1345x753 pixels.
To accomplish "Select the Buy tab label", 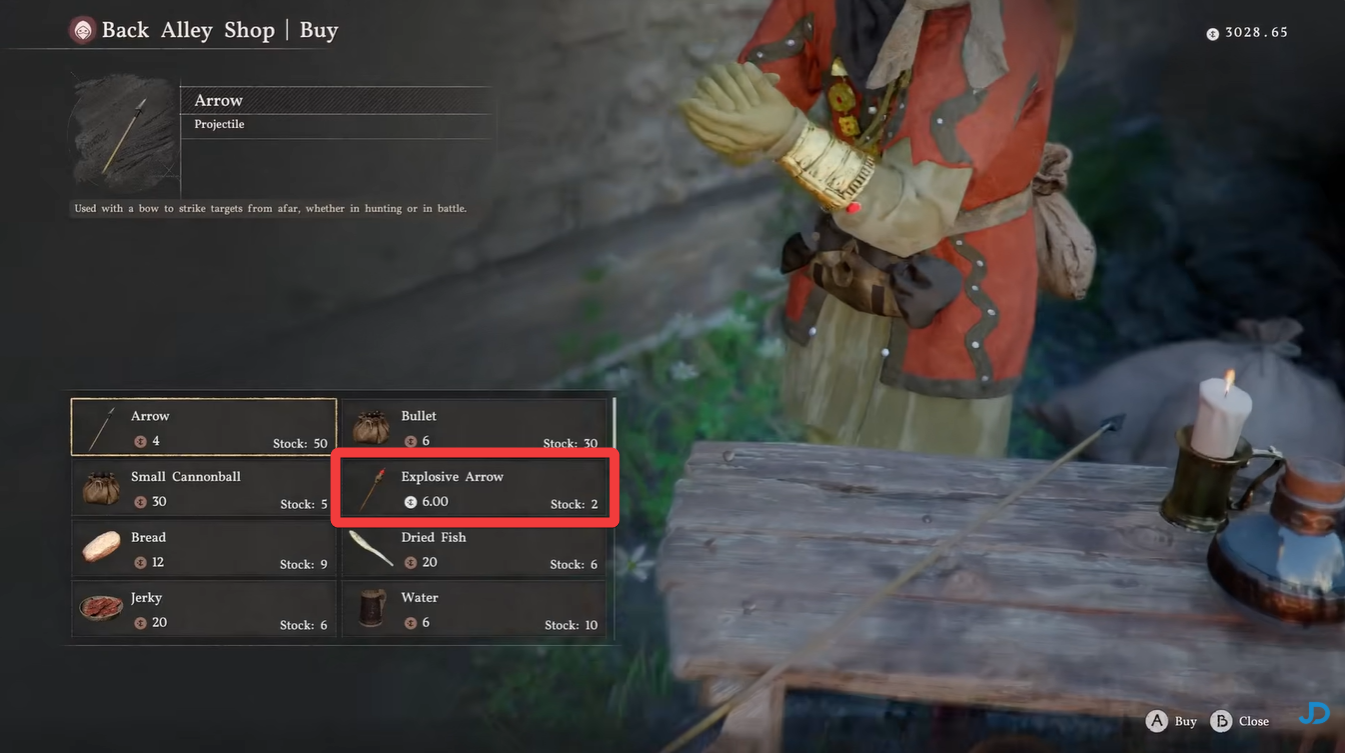I will point(318,30).
